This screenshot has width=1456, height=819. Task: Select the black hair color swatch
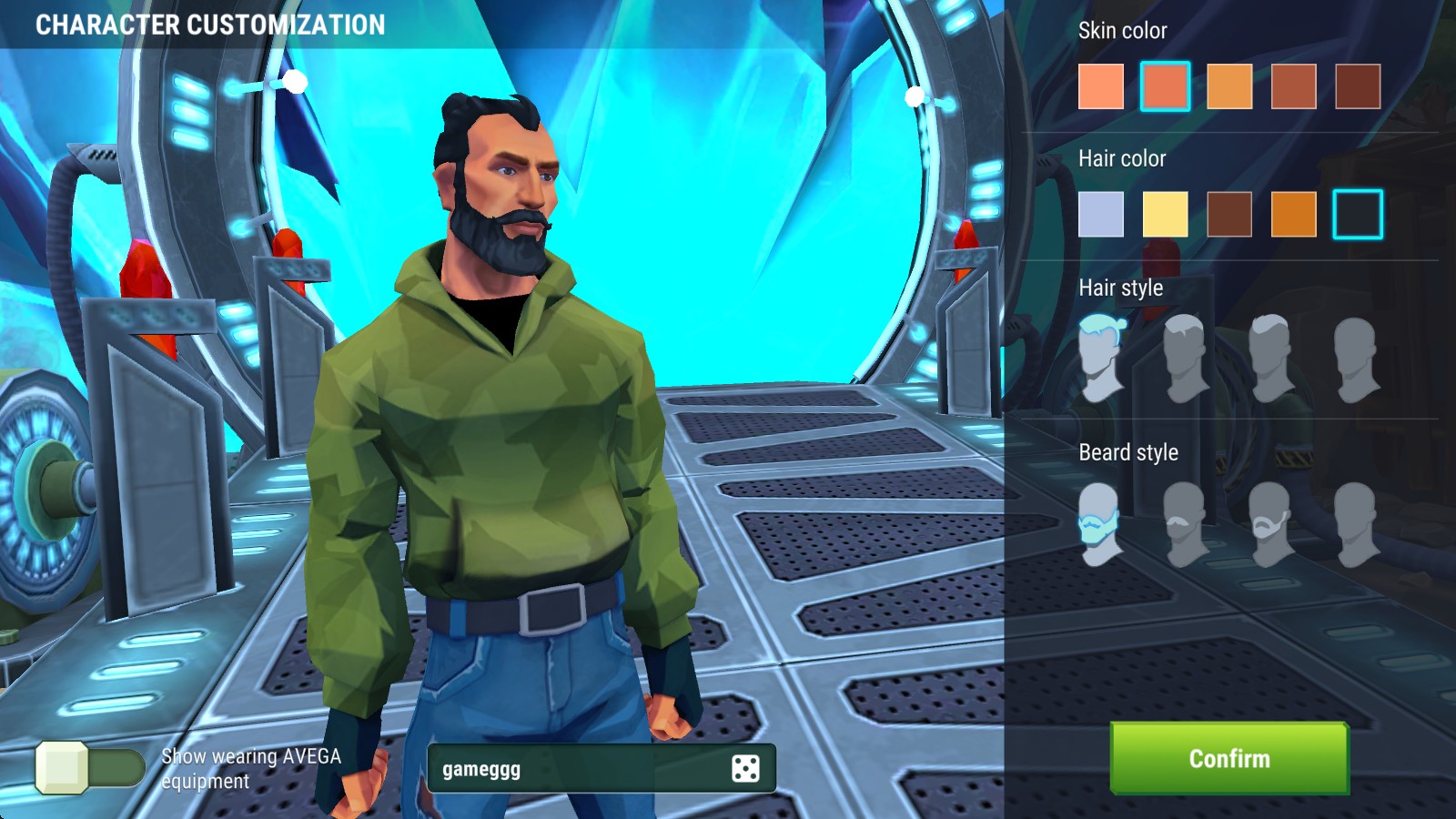[1358, 215]
